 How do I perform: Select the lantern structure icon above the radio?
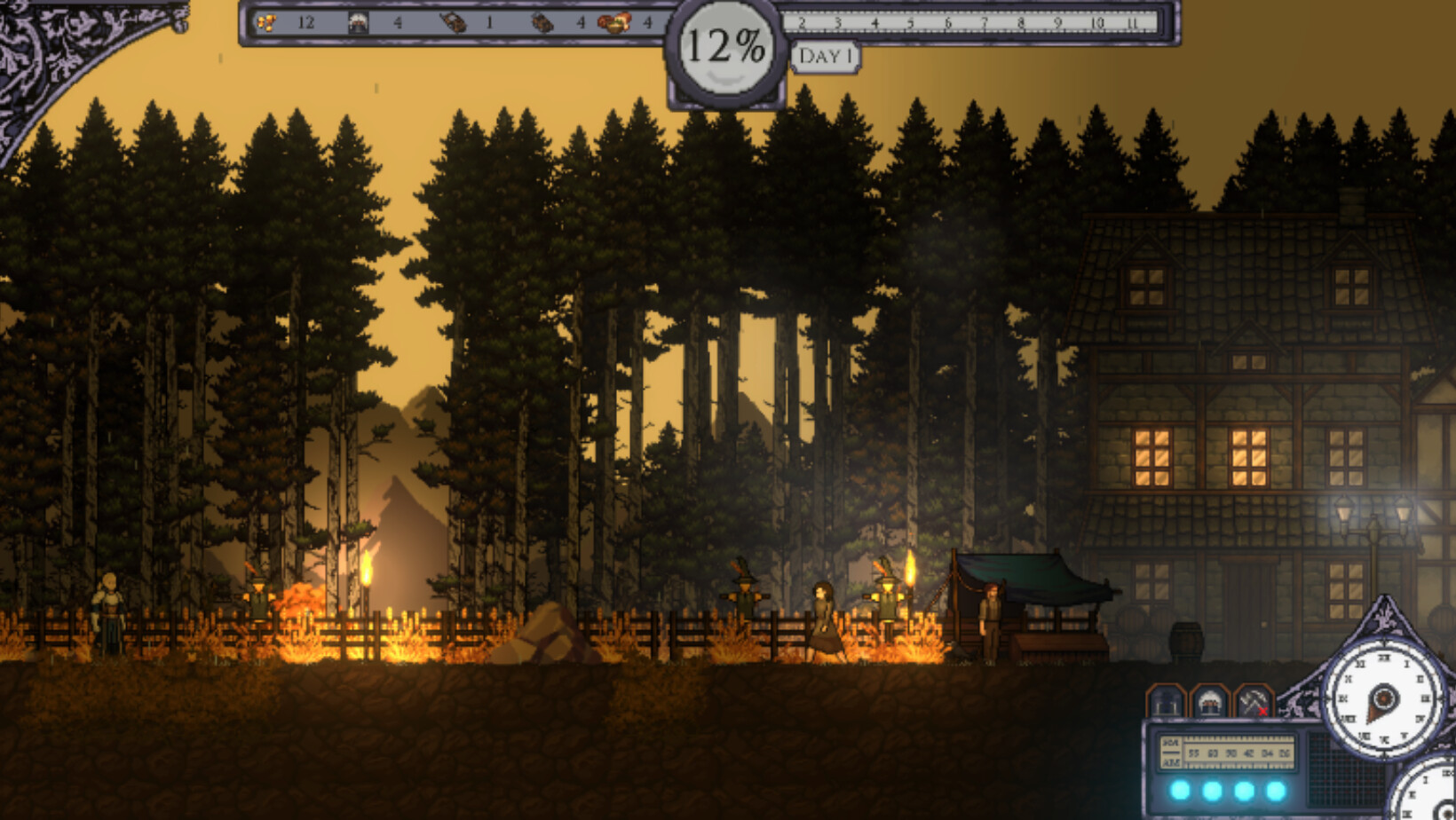click(1166, 701)
